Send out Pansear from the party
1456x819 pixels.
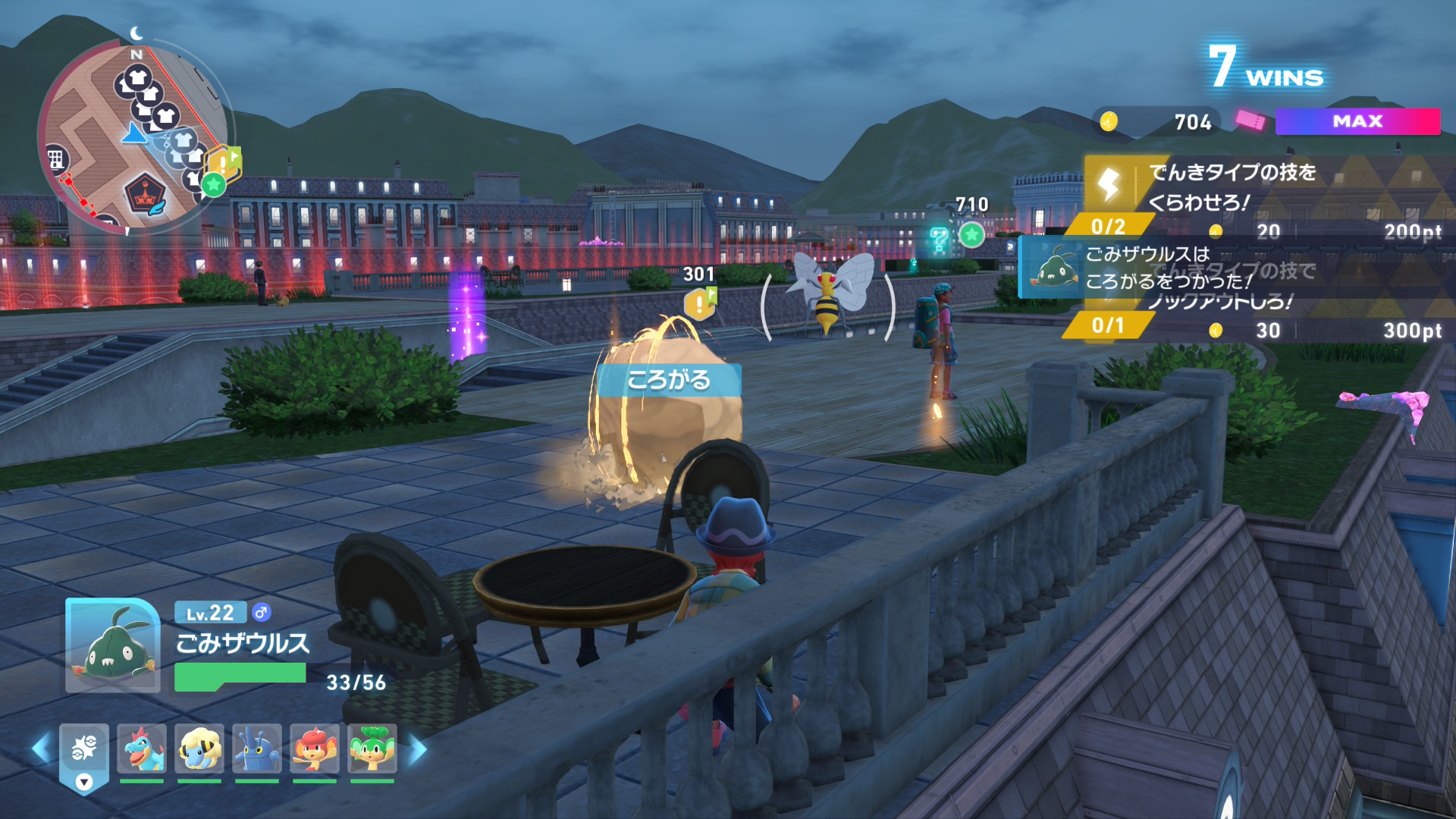click(315, 749)
